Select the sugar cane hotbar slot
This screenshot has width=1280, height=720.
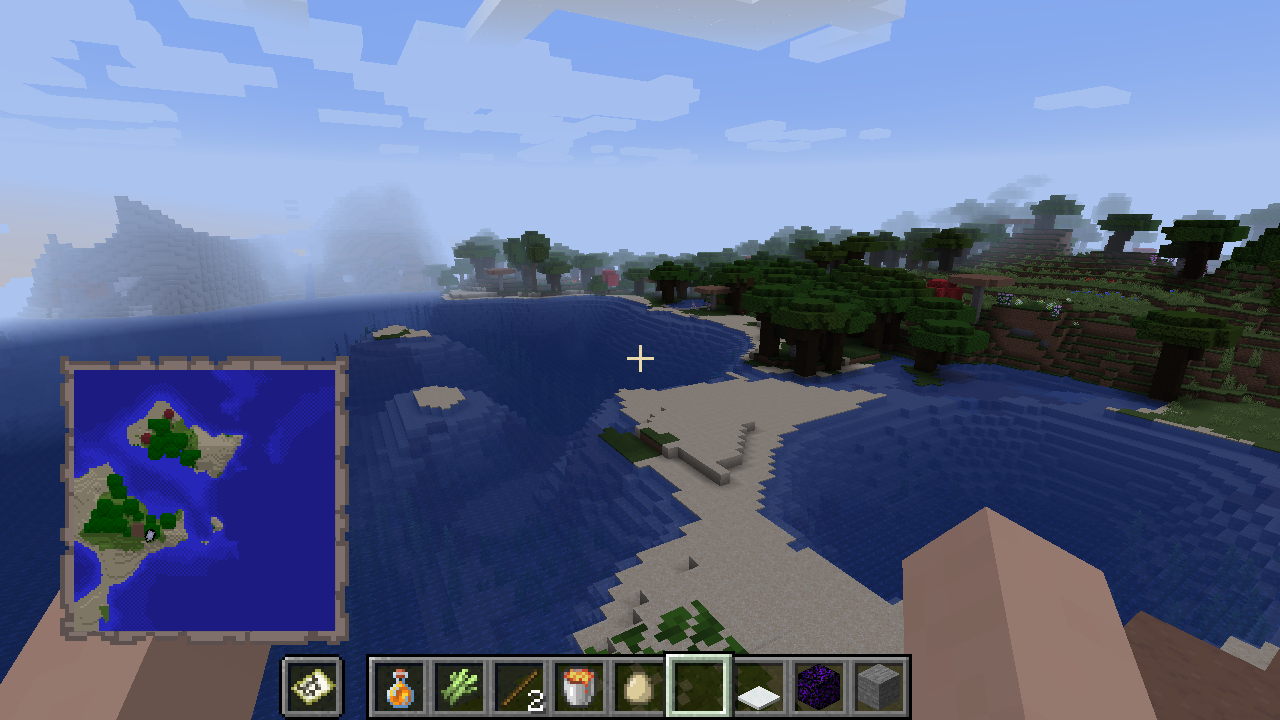click(460, 687)
